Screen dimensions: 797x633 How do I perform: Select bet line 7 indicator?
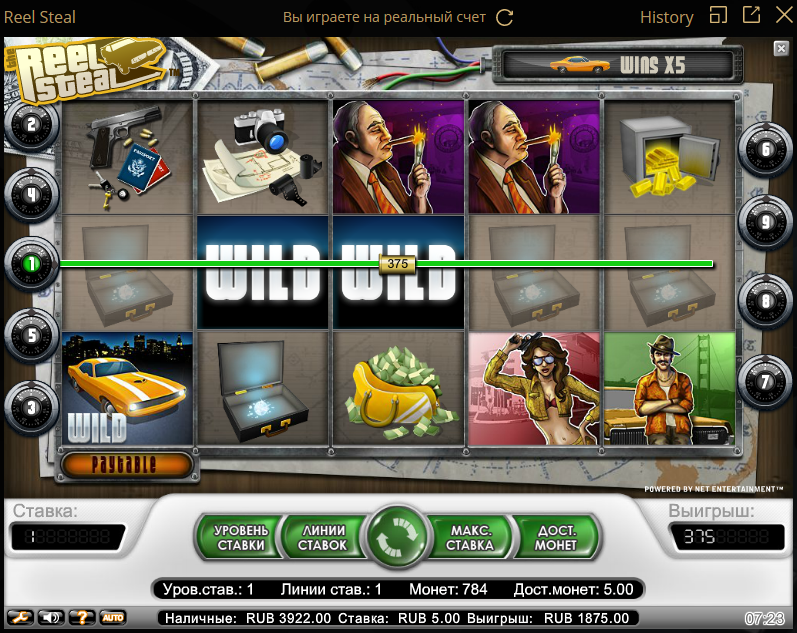coord(766,381)
